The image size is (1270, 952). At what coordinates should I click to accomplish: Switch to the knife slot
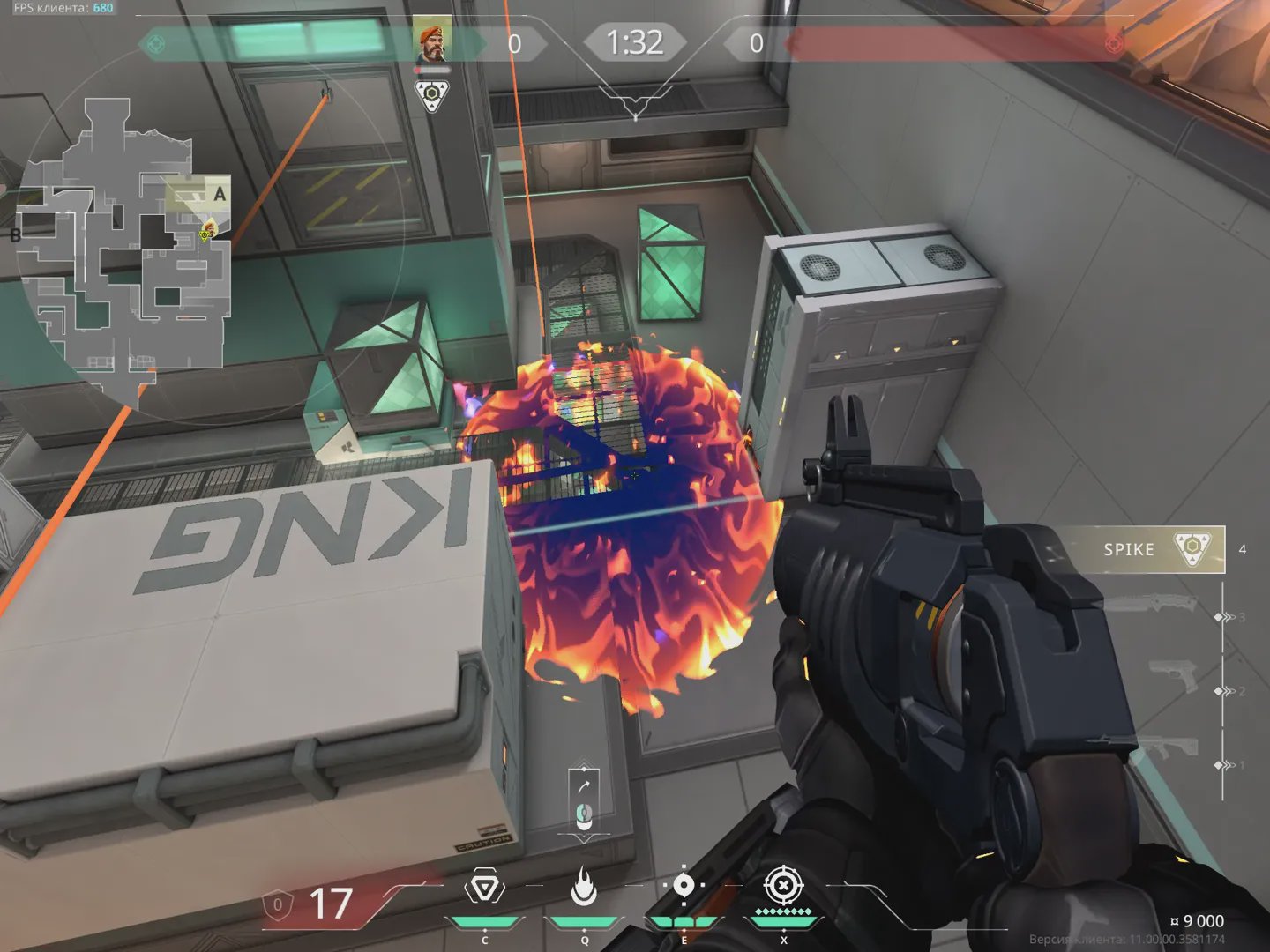[1151, 605]
